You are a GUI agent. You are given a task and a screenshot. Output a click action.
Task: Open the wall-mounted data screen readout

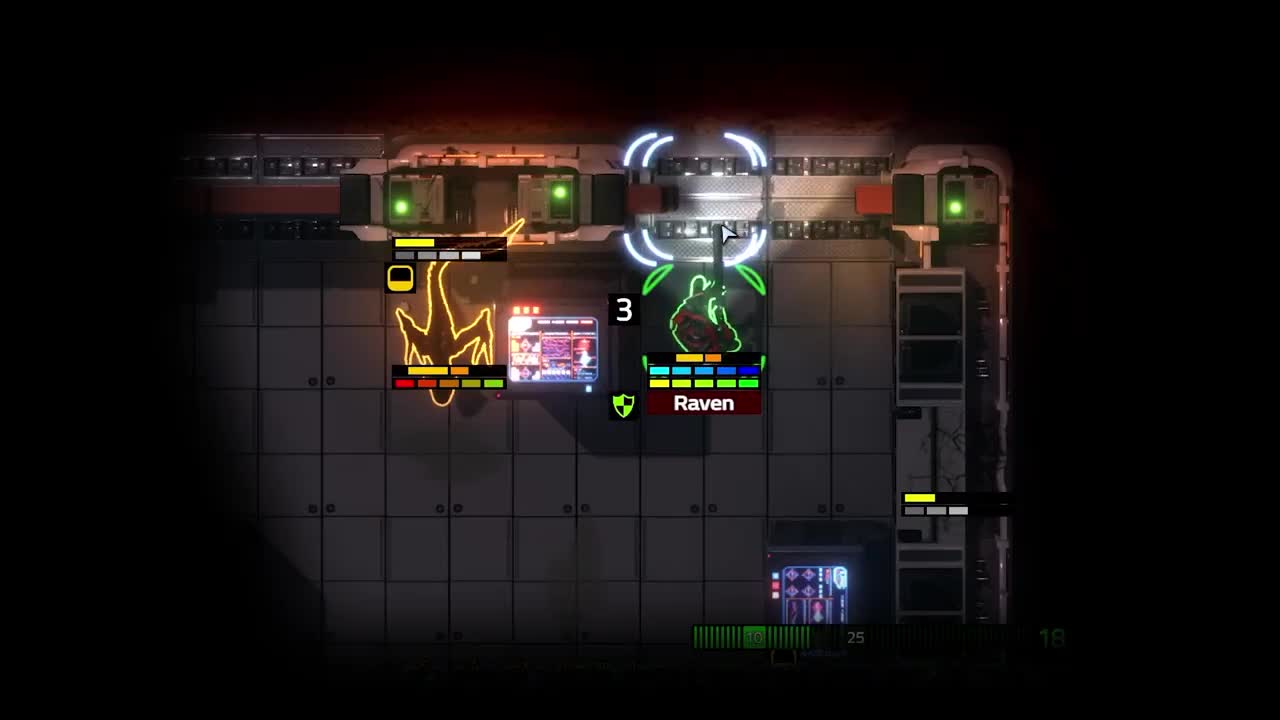tap(552, 350)
